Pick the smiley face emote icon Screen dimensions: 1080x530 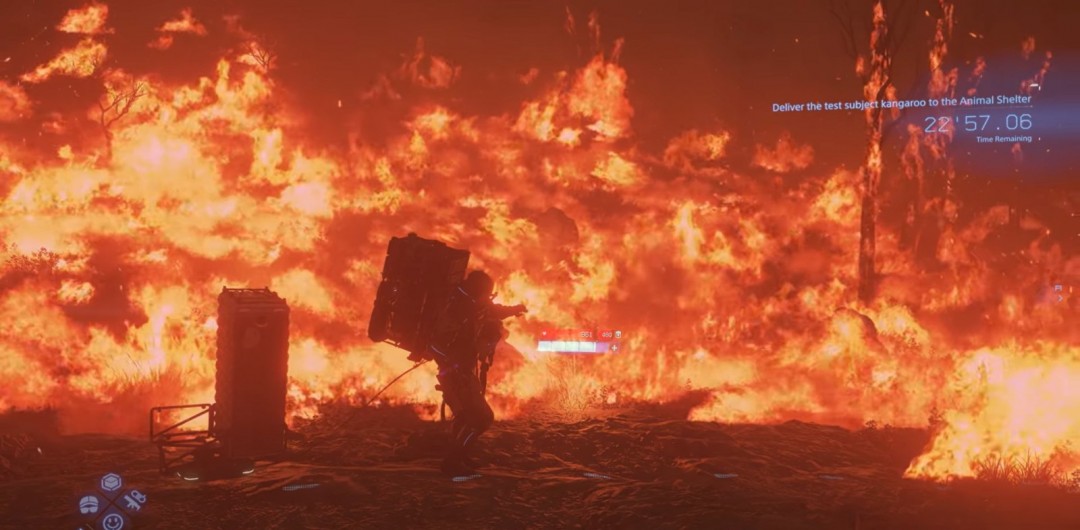112,521
